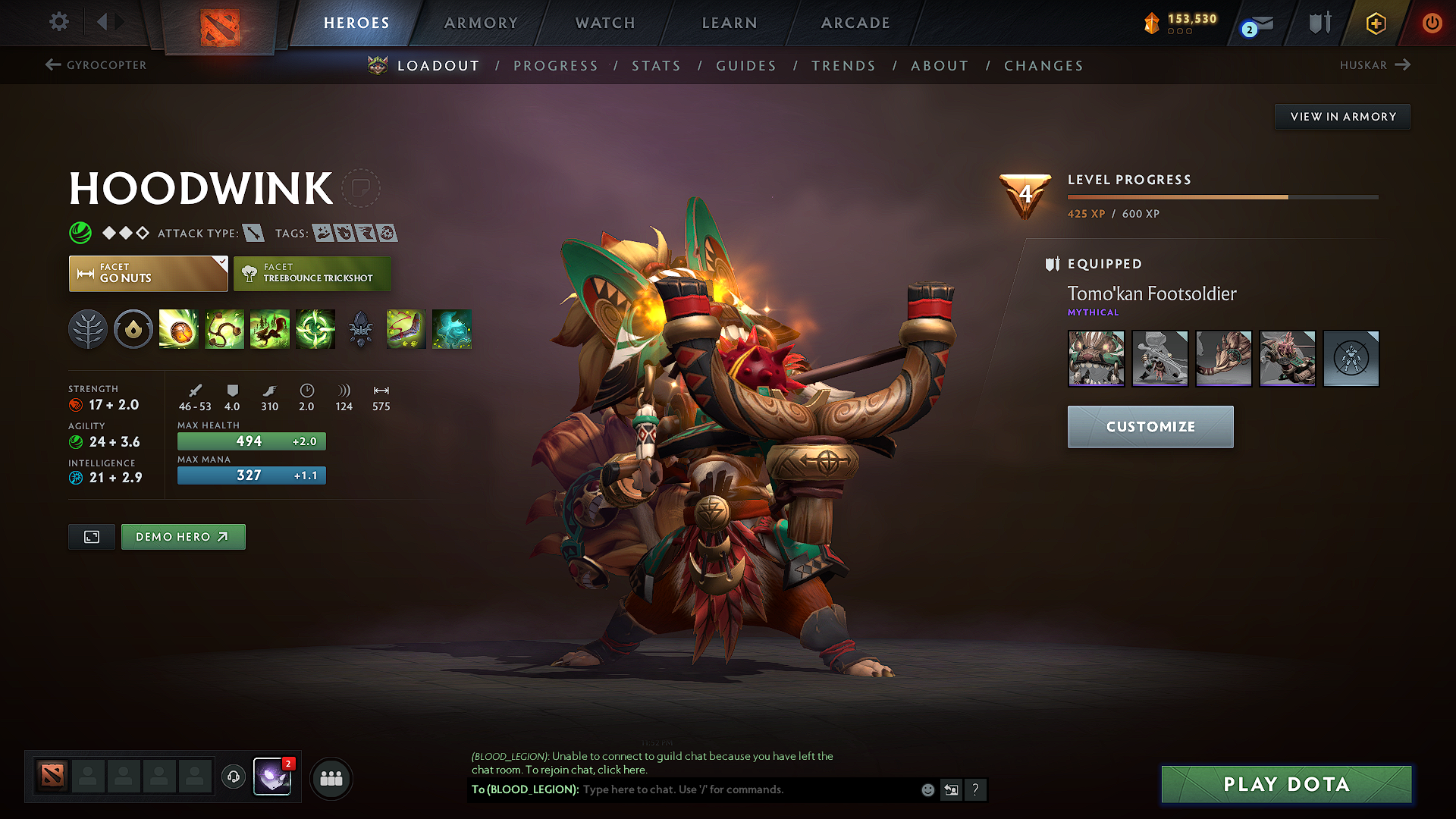Select the Scurry ability icon
The image size is (1456, 819).
(269, 329)
